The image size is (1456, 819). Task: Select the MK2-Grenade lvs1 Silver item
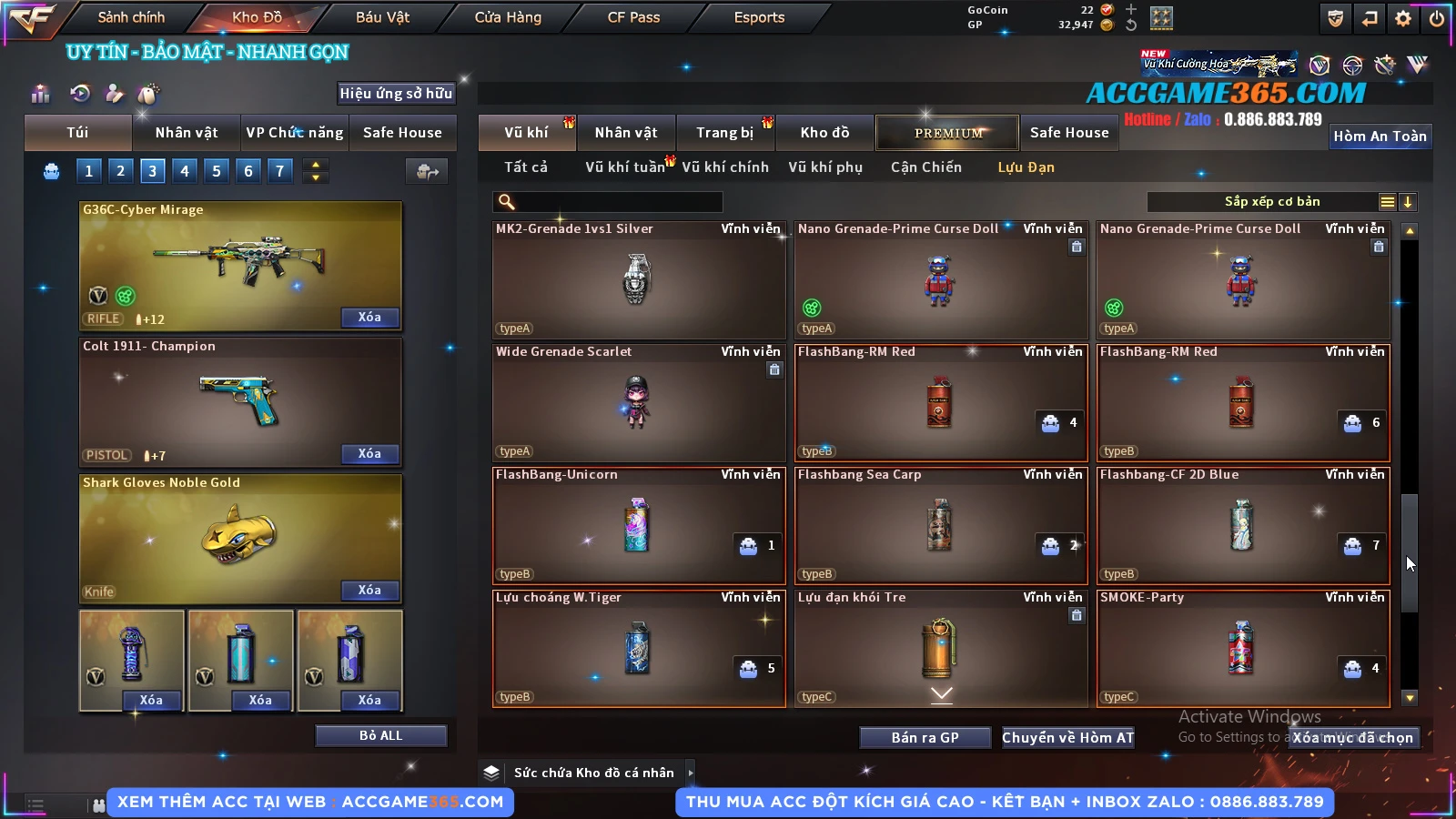coord(638,279)
